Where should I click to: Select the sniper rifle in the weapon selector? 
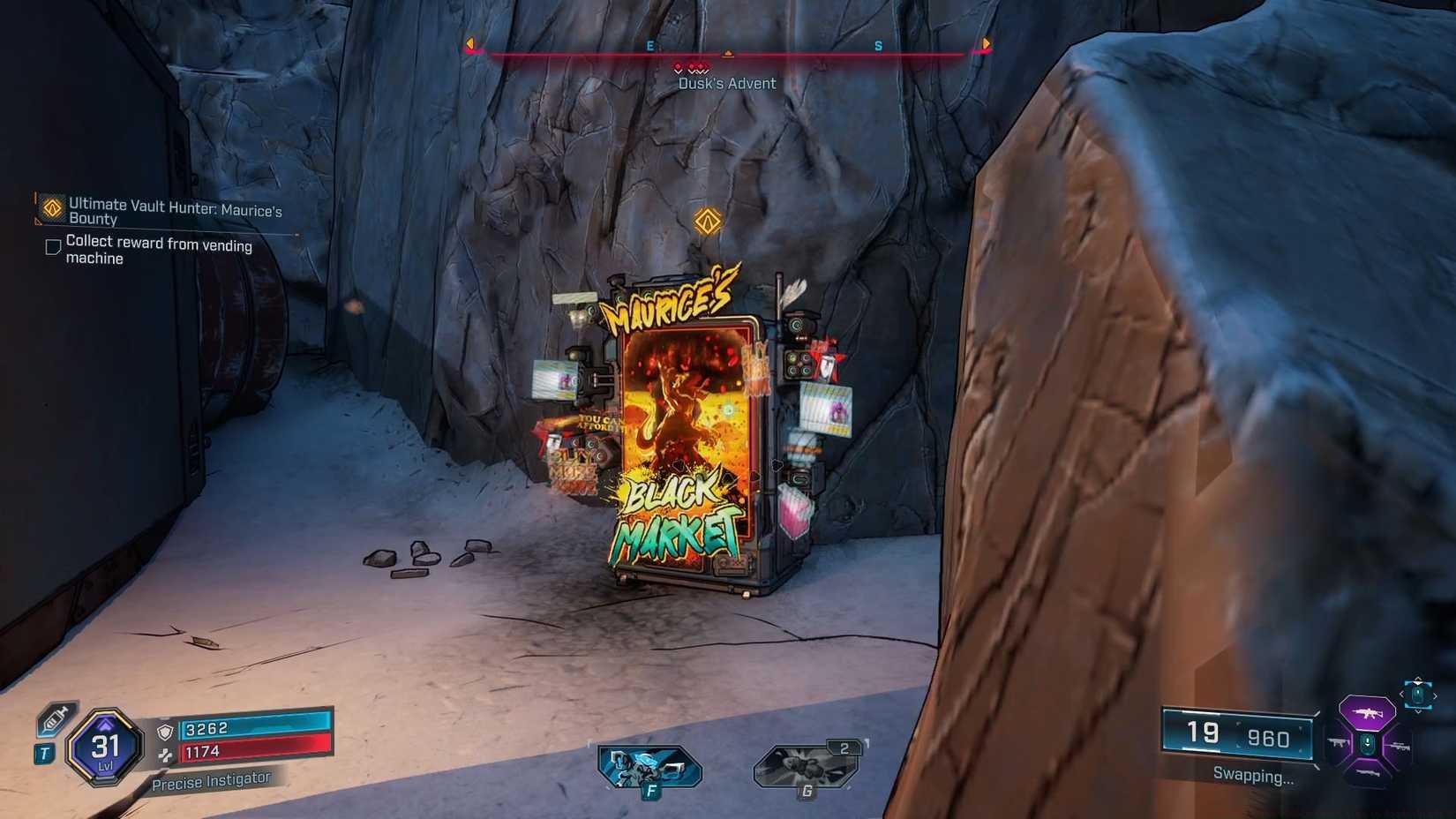click(x=1399, y=747)
